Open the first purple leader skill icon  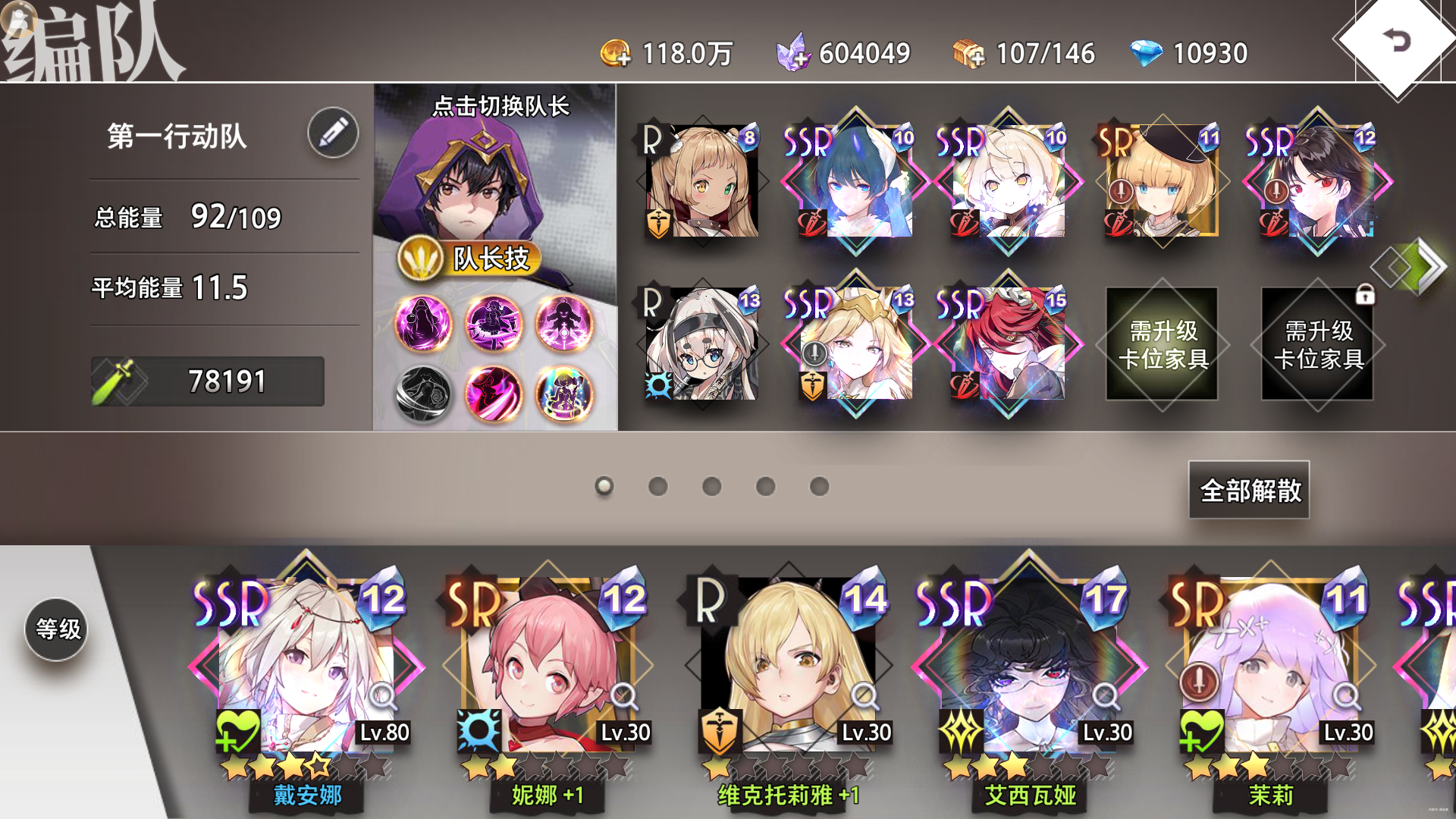point(424,325)
